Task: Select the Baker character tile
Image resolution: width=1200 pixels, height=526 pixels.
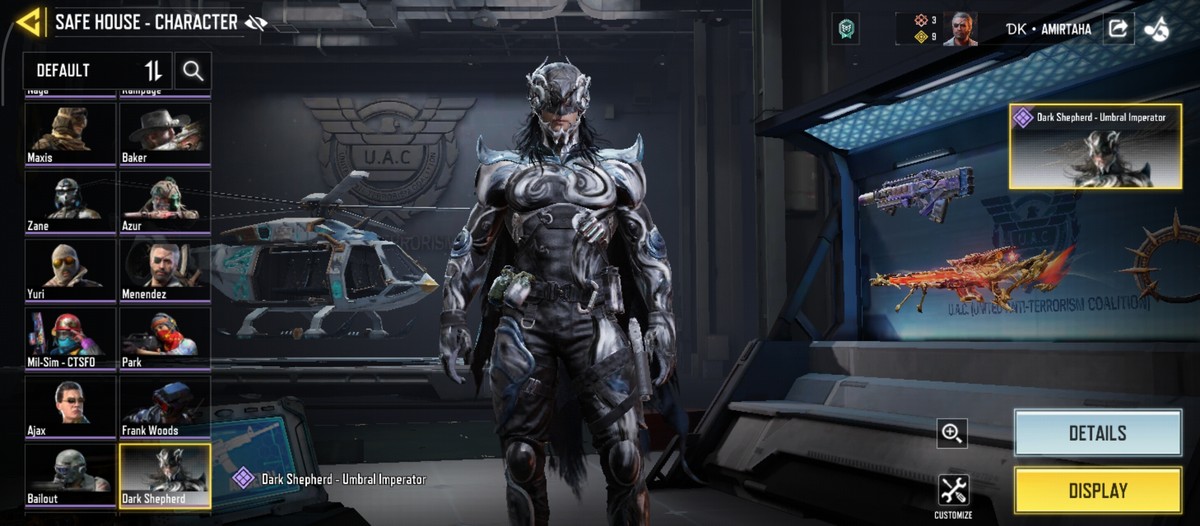Action: click(x=165, y=133)
